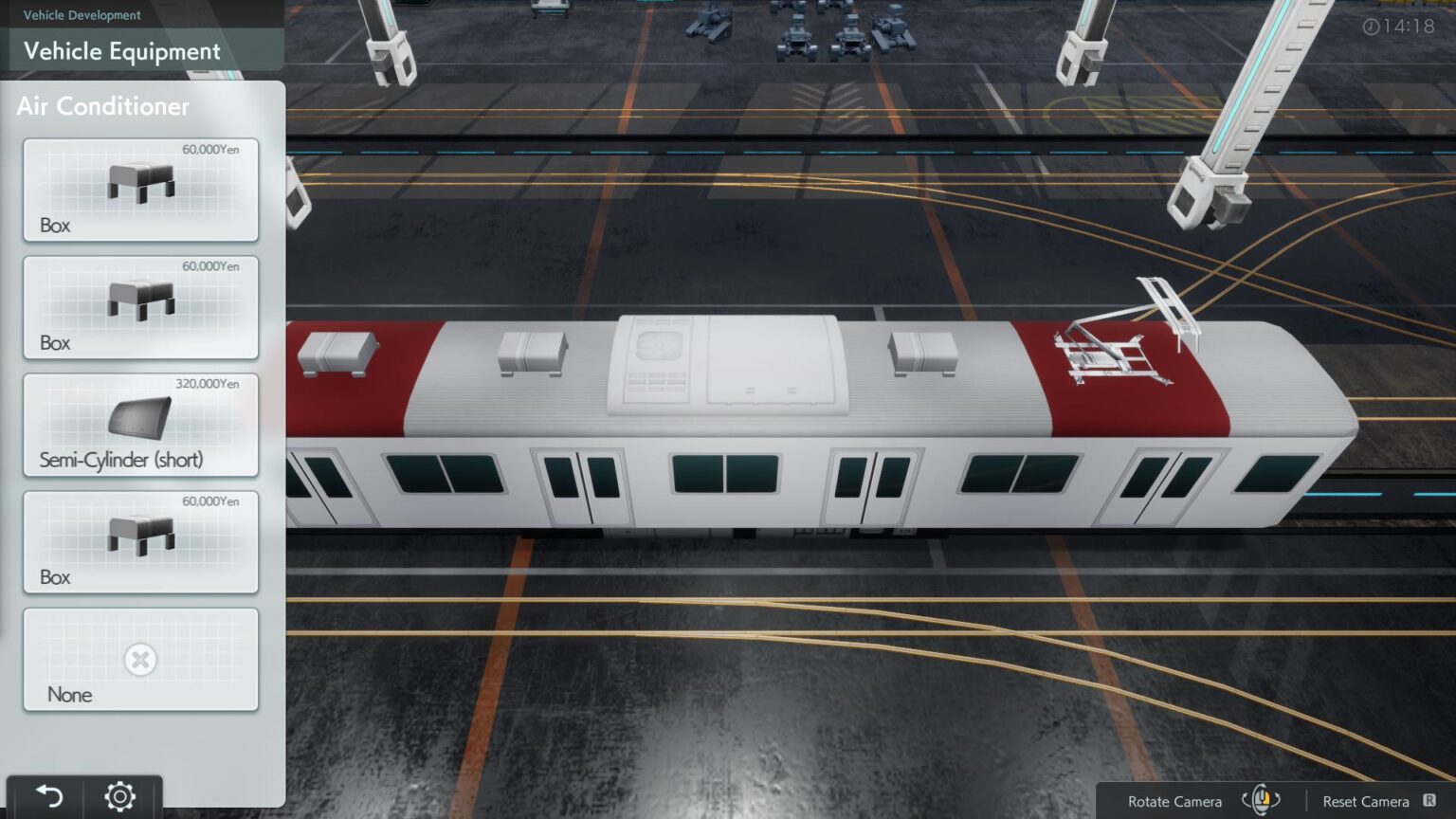The image size is (1456, 819).
Task: Click the Vehicle Equipment header
Action: pos(123,52)
